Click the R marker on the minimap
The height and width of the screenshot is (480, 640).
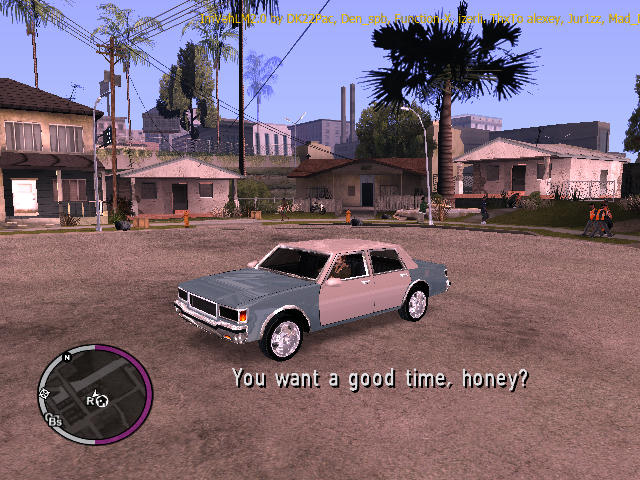coord(90,401)
